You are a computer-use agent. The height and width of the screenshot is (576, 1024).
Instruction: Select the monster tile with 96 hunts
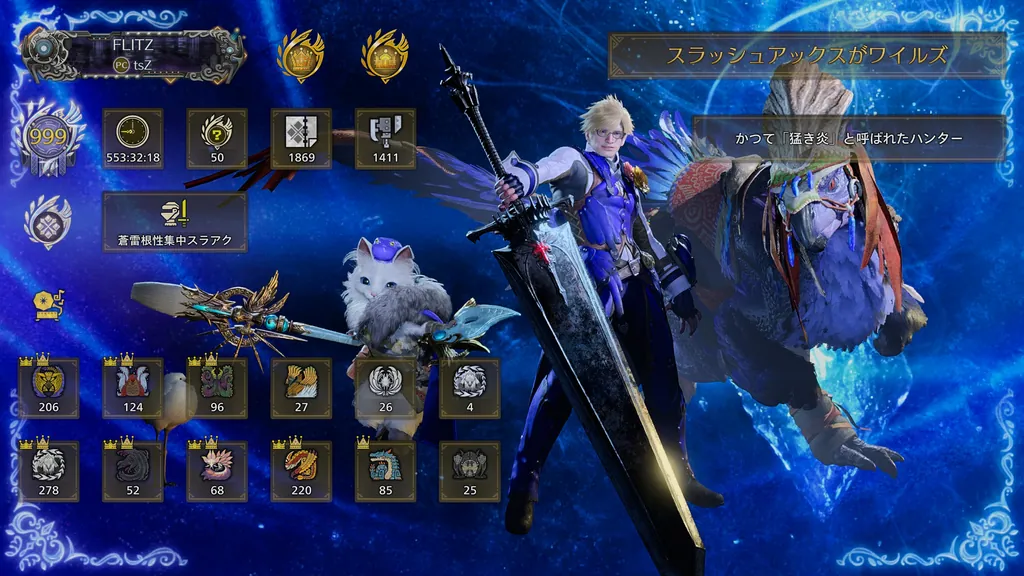(x=217, y=388)
